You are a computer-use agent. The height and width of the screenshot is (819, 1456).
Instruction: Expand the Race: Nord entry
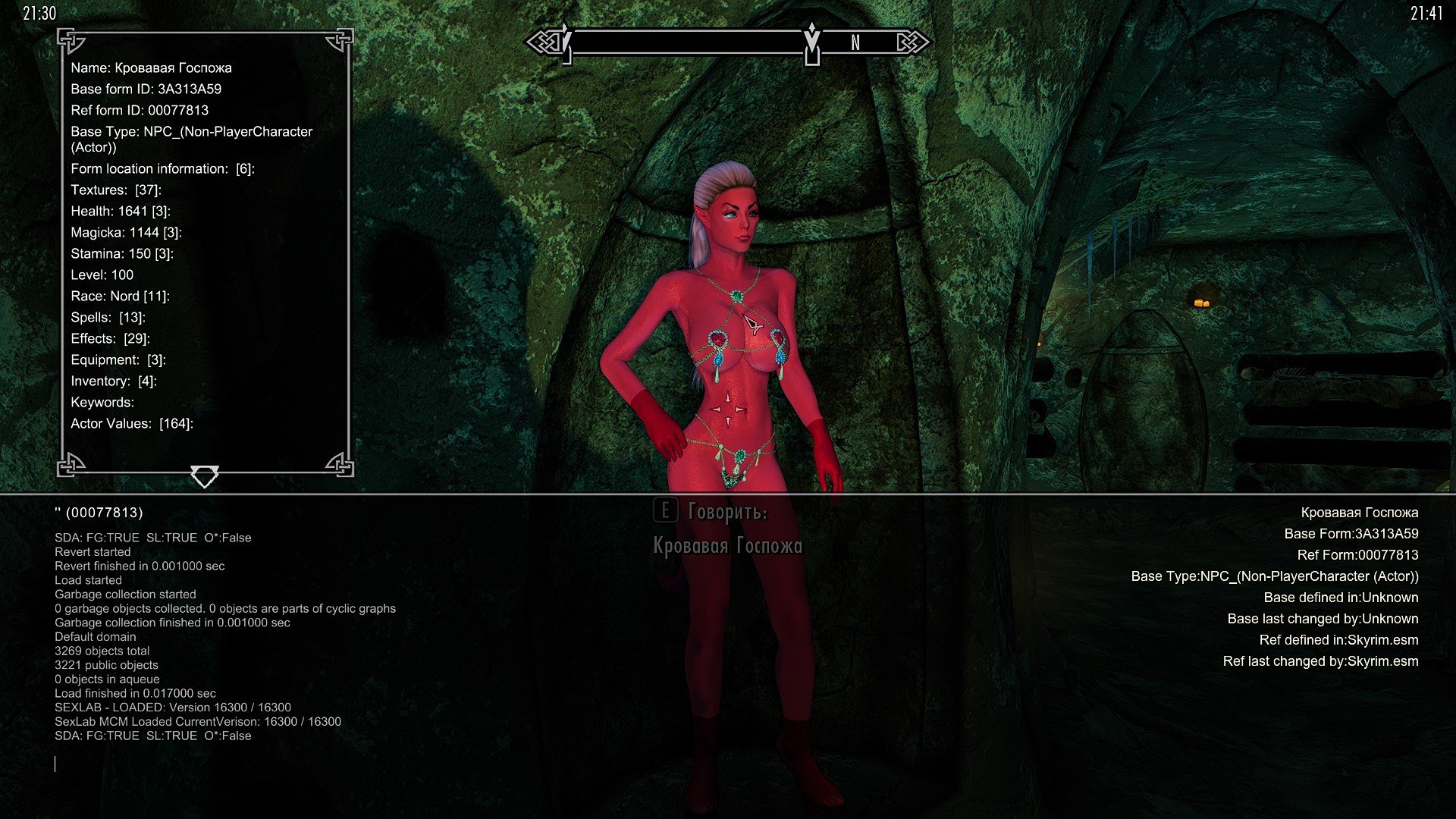[x=120, y=296]
